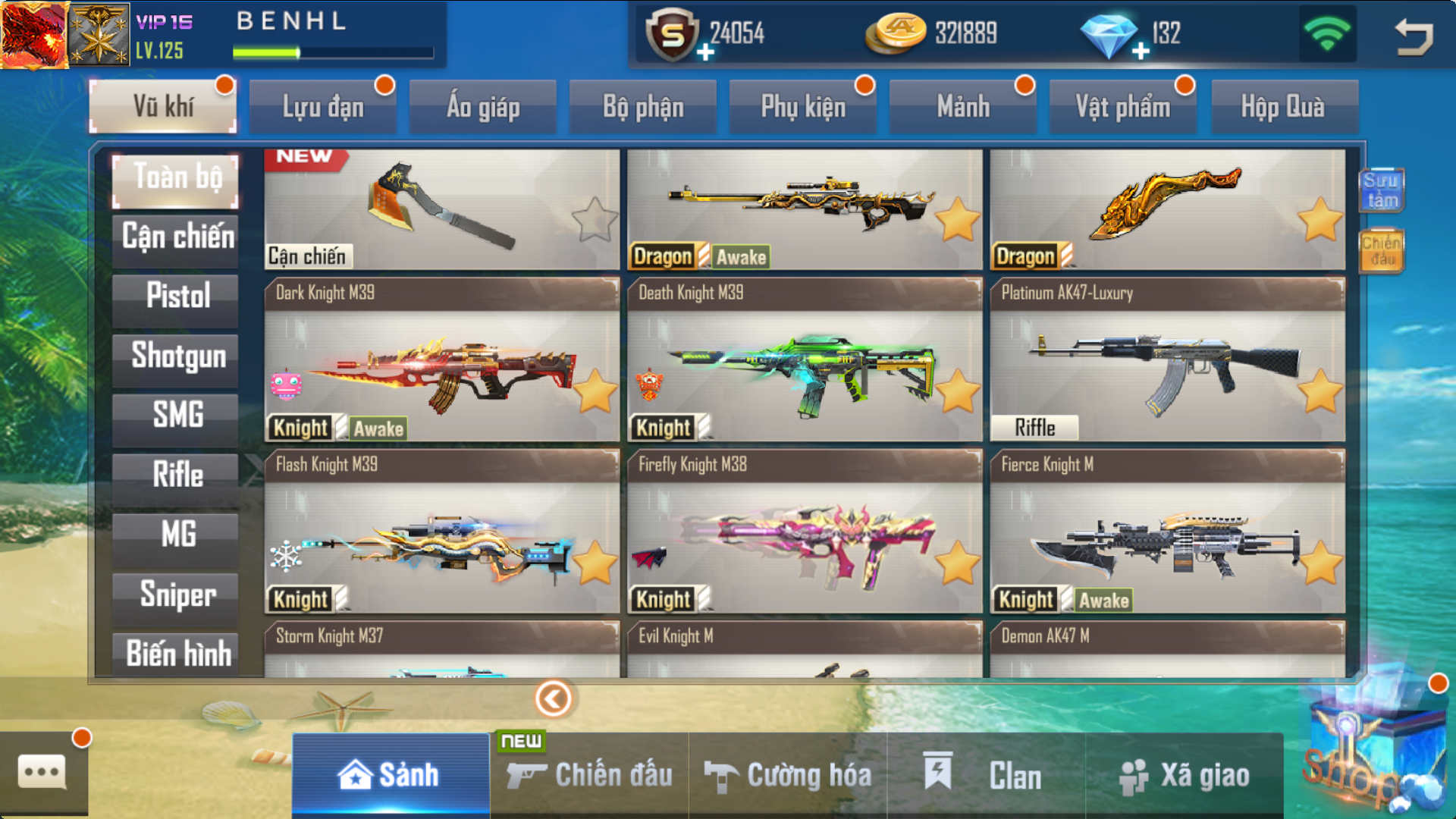The height and width of the screenshot is (819, 1456).
Task: Open the Hộp Quà tab
Action: coord(1283,107)
